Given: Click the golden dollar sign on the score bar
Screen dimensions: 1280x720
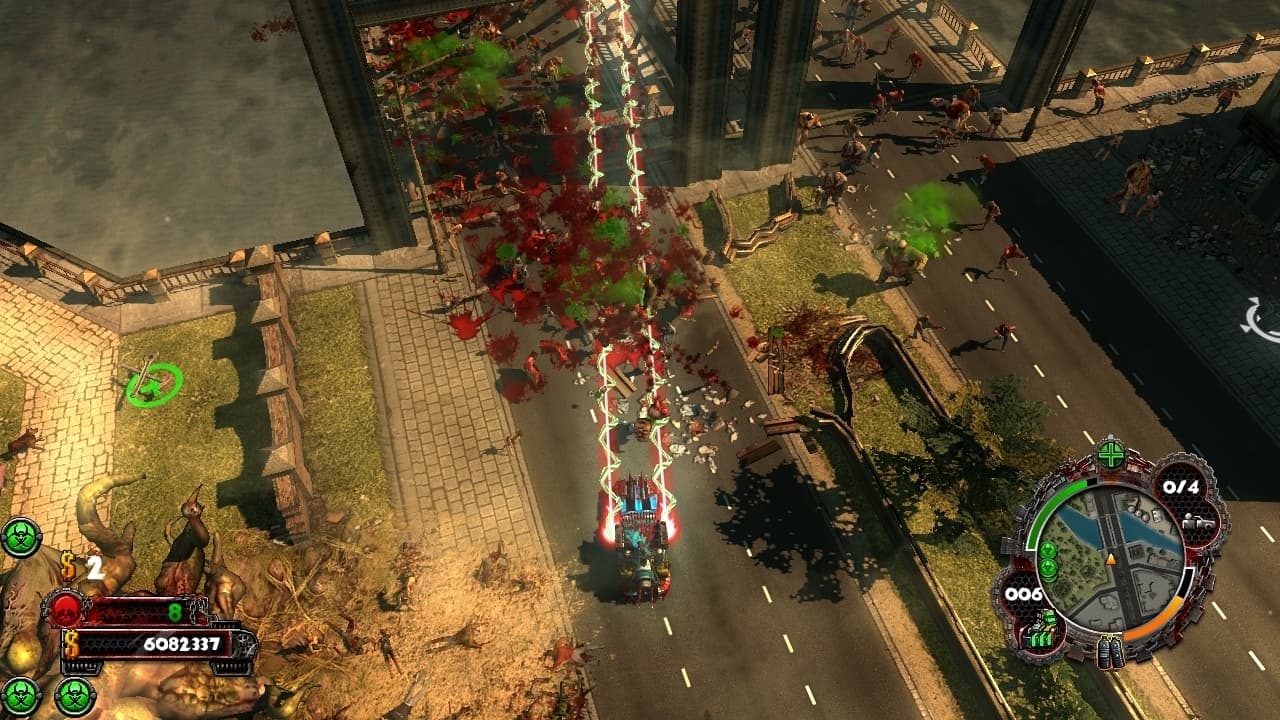Looking at the screenshot, I should click(72, 645).
